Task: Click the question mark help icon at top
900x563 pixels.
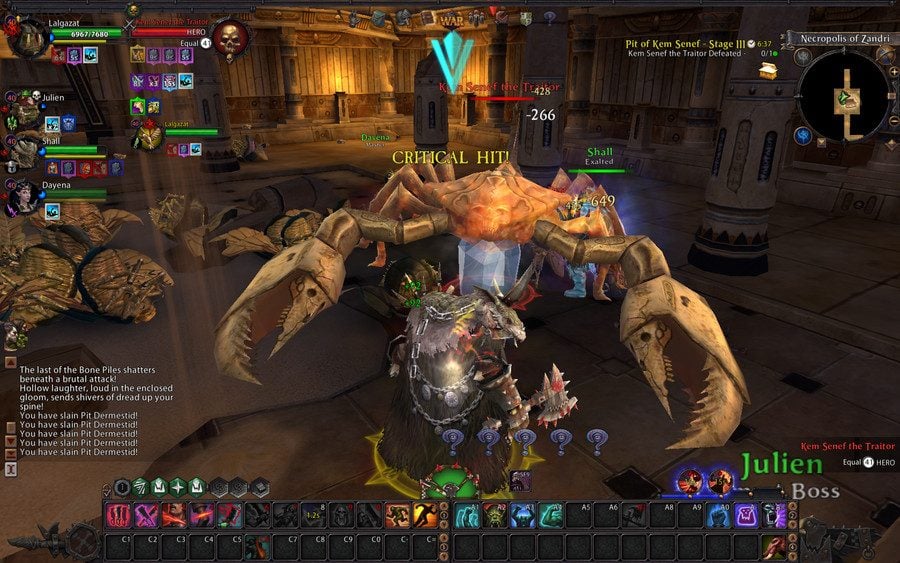Action: click(548, 17)
